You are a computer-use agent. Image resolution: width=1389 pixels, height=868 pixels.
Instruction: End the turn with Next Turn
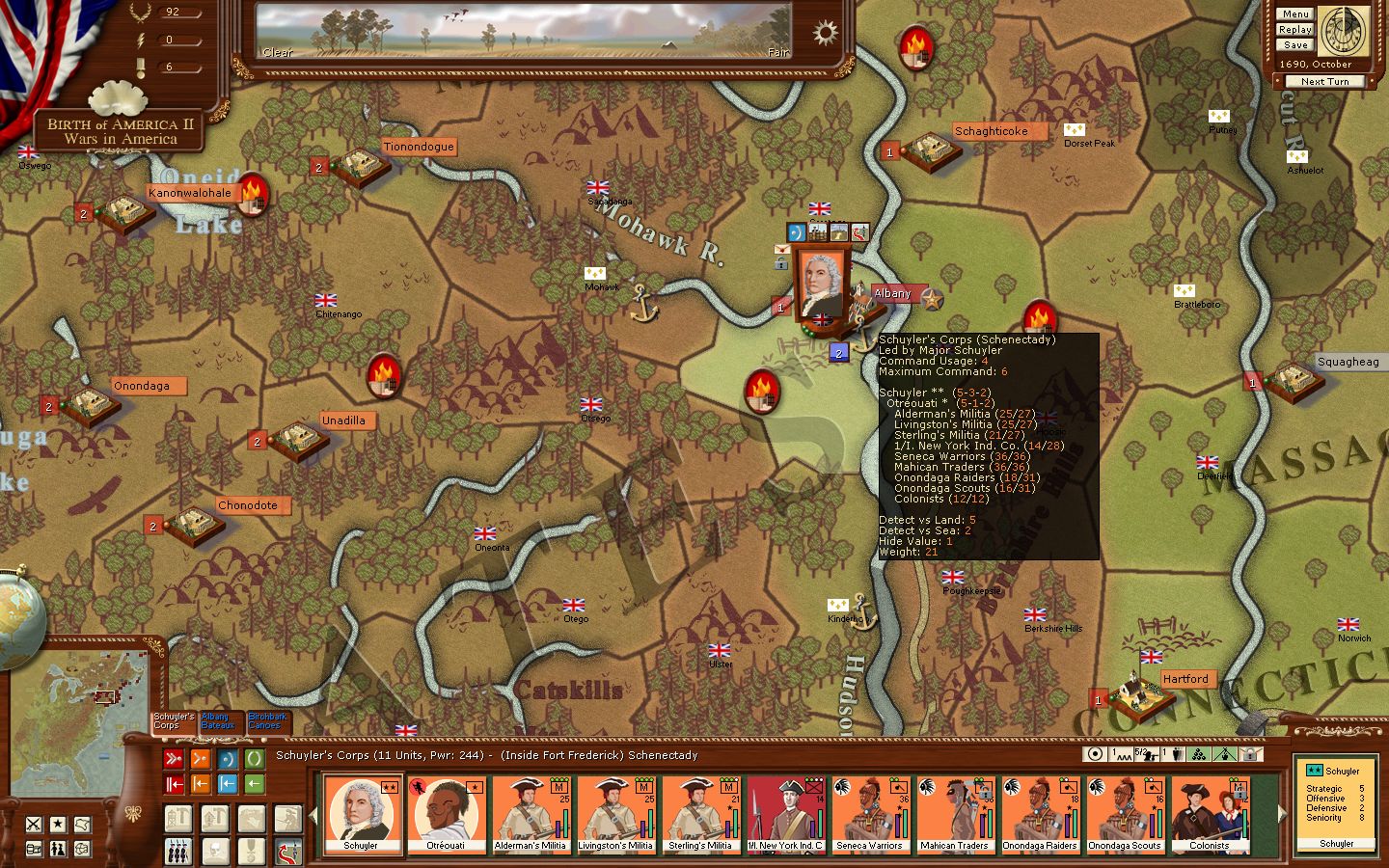tap(1323, 82)
